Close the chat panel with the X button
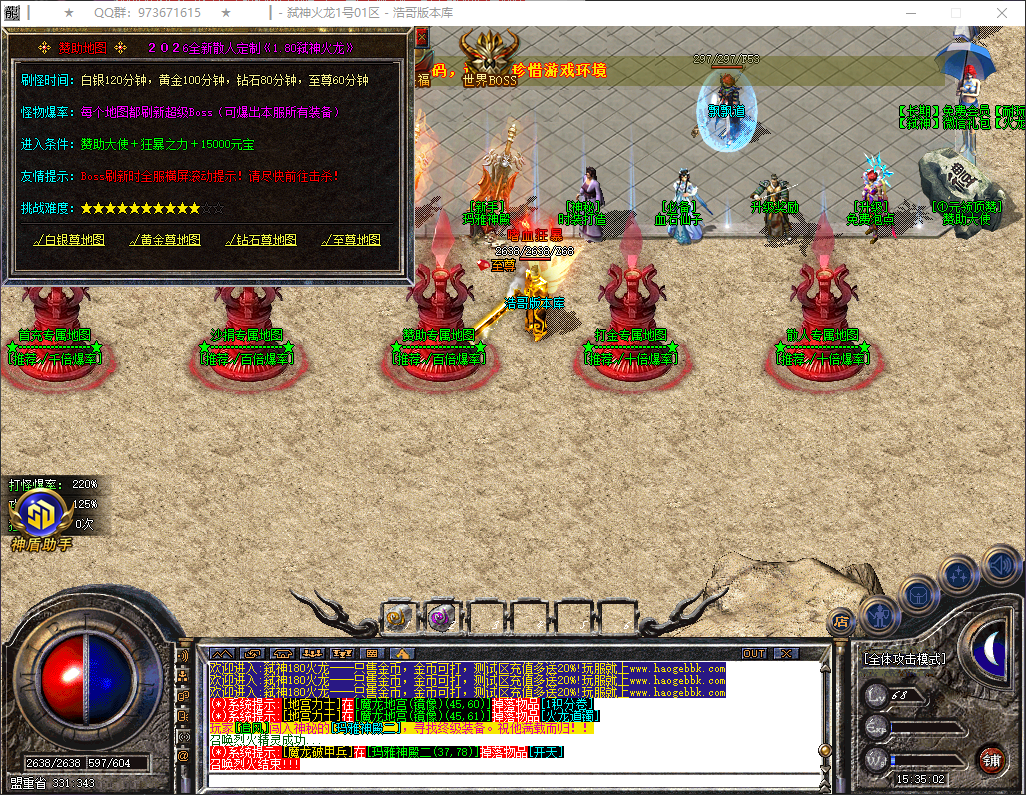 coord(786,653)
